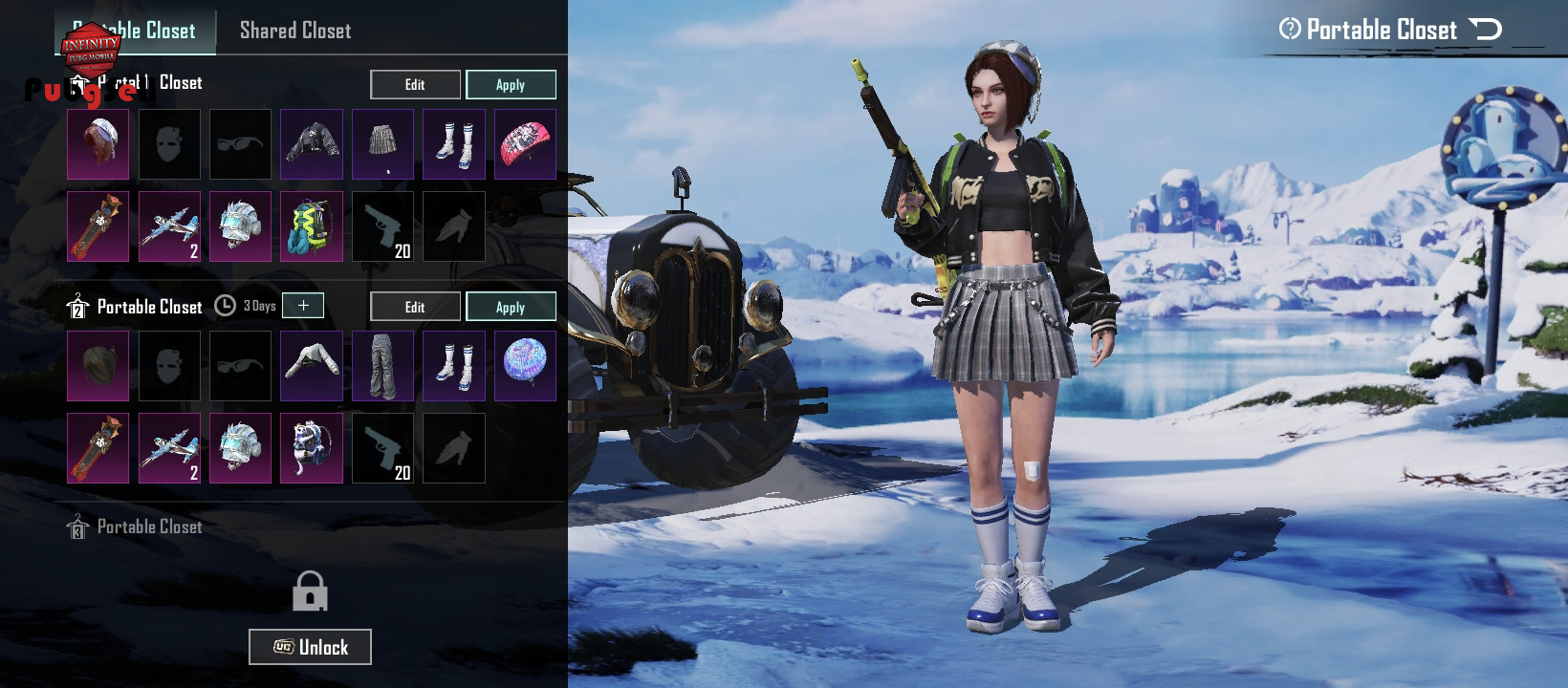Select the white long-sleeve top slot
This screenshot has height=688, width=1568.
click(312, 366)
